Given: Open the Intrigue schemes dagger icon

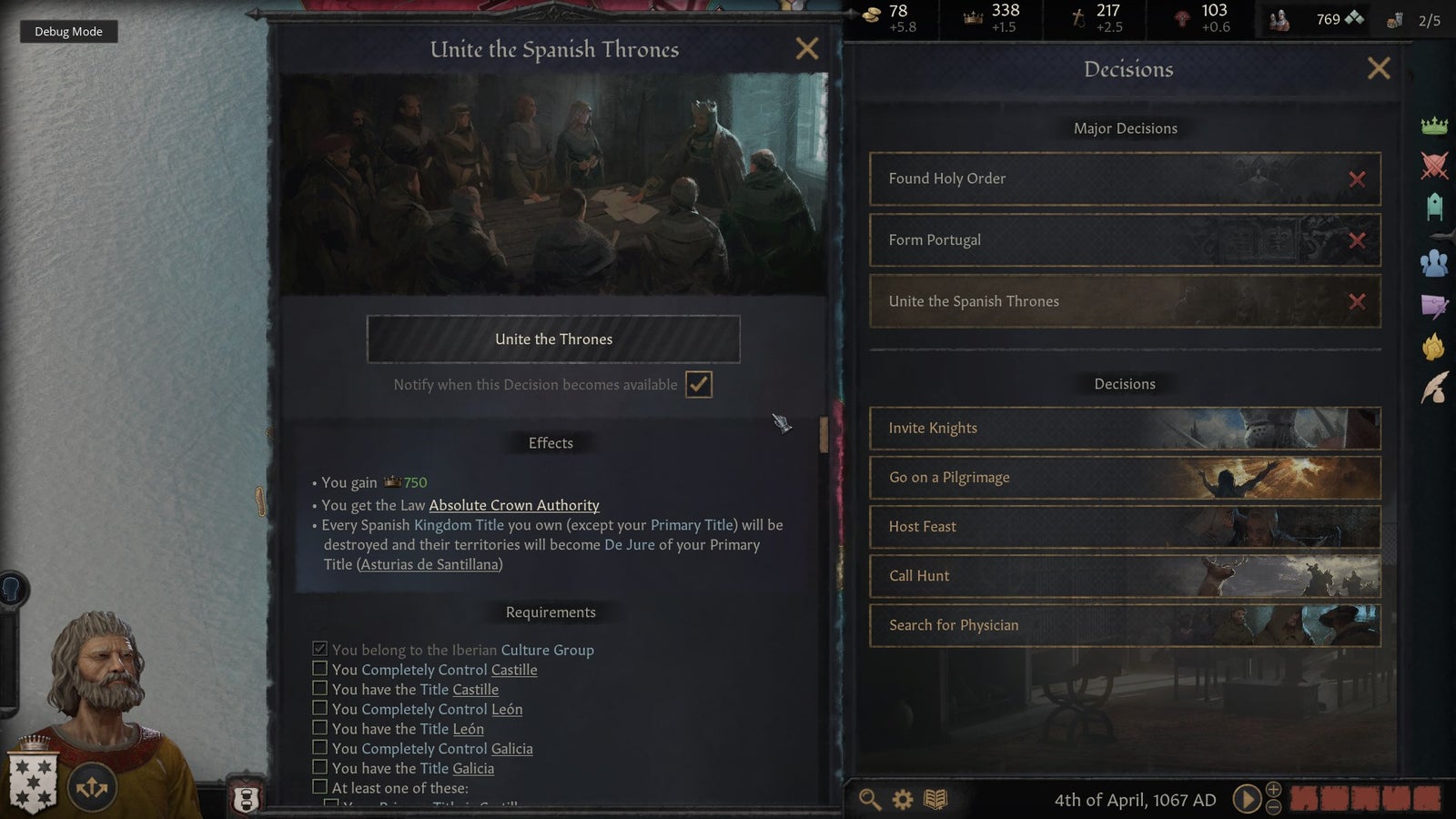Looking at the screenshot, I should coord(1436,304).
